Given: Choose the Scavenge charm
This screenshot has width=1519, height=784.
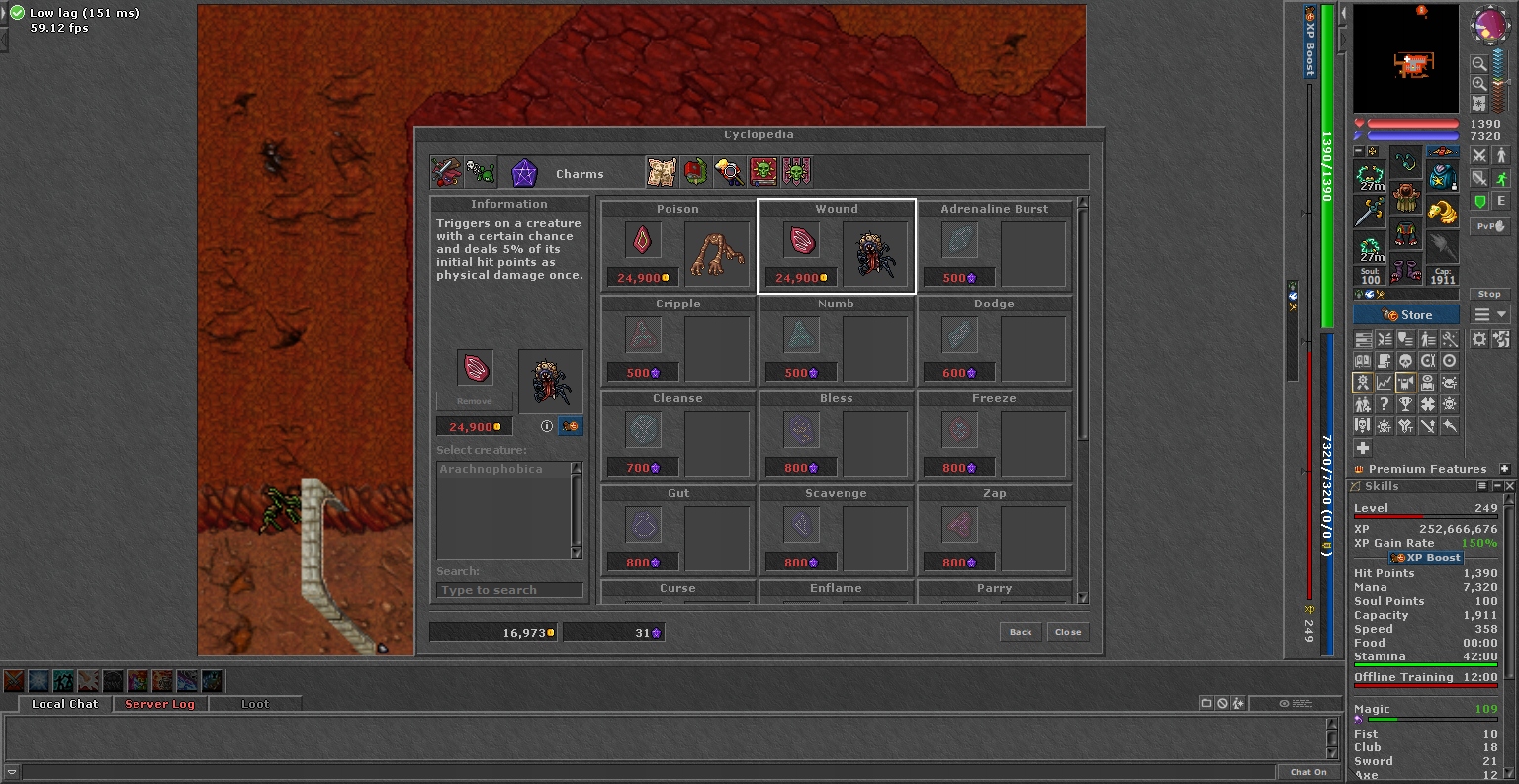Looking at the screenshot, I should tap(836, 532).
